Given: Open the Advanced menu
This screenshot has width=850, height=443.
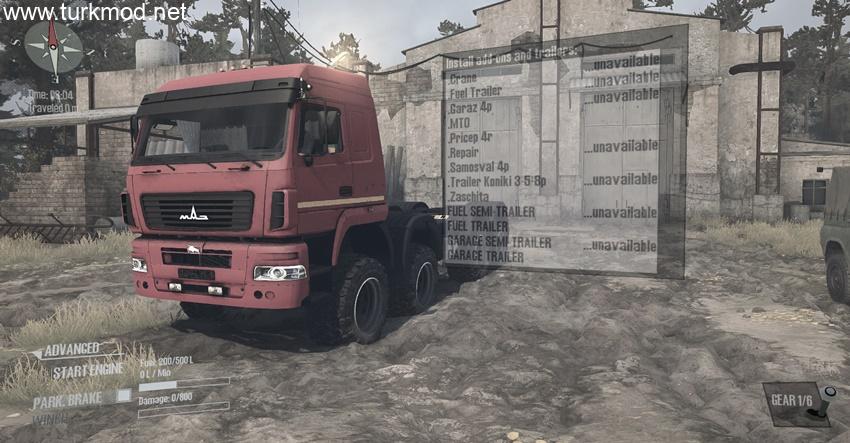Looking at the screenshot, I should [70, 349].
